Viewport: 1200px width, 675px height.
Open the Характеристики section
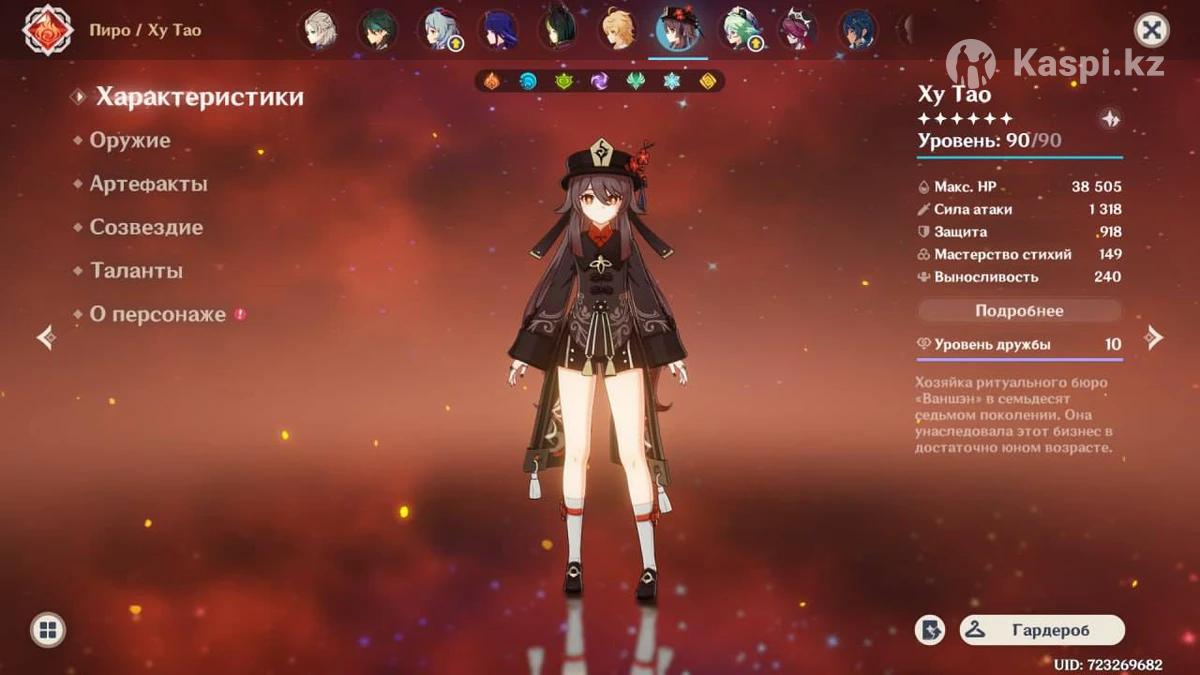click(198, 97)
